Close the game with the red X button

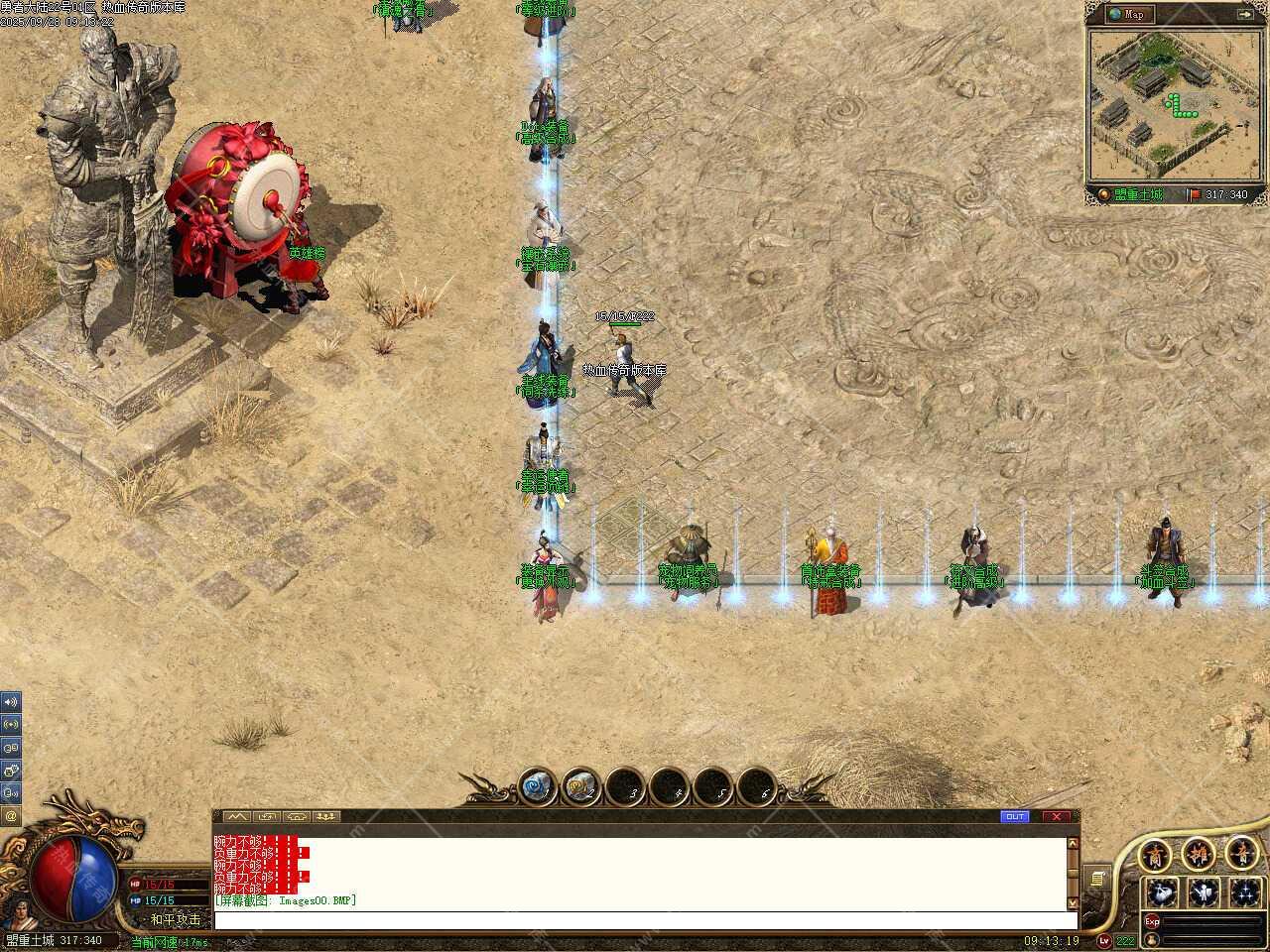click(x=1056, y=817)
